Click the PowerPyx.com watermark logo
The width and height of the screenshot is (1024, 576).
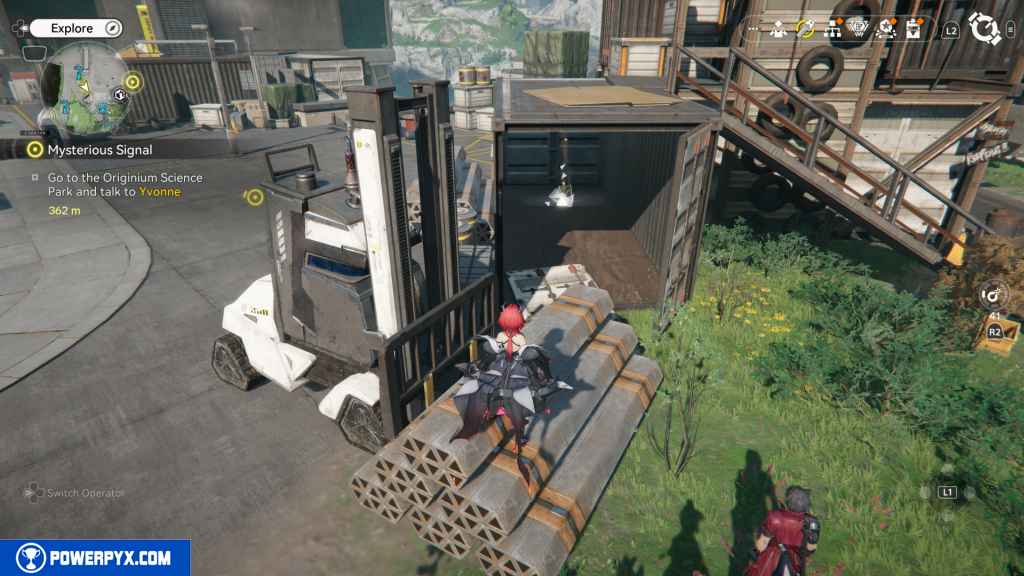(x=95, y=558)
